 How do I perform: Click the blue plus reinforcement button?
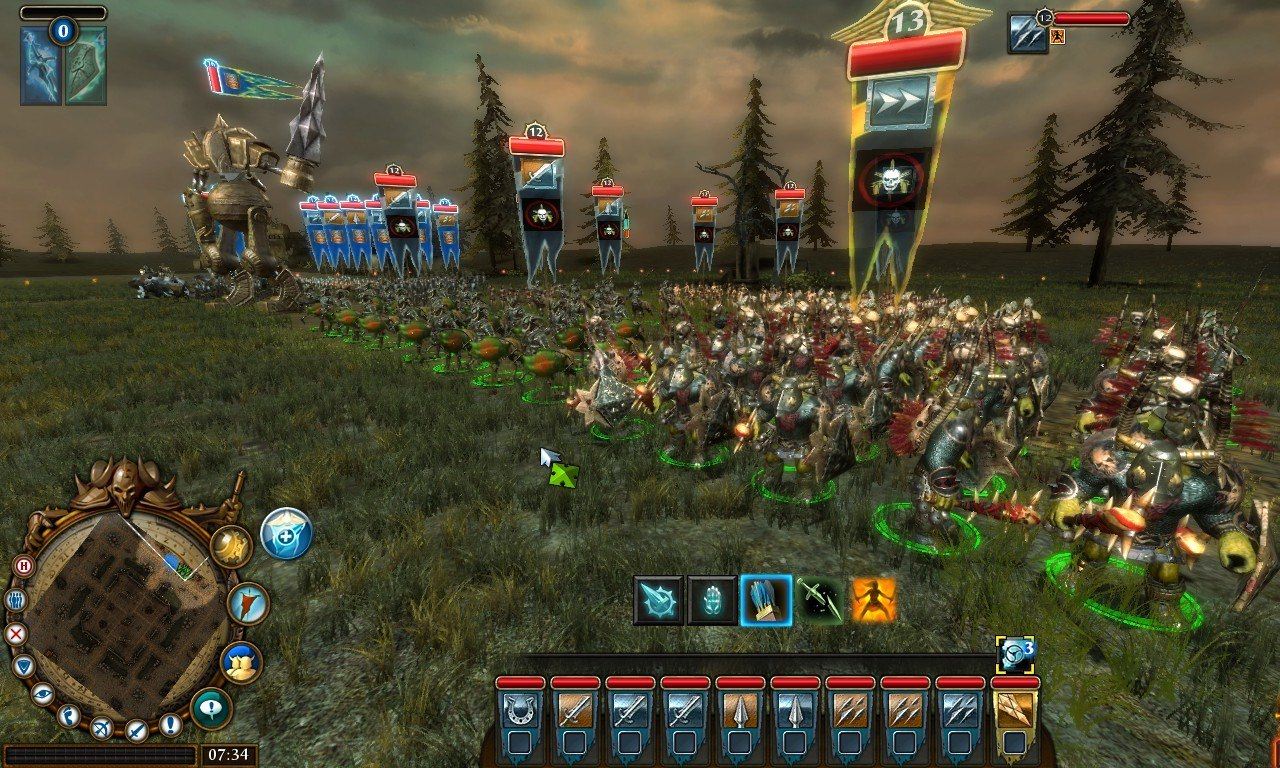287,533
